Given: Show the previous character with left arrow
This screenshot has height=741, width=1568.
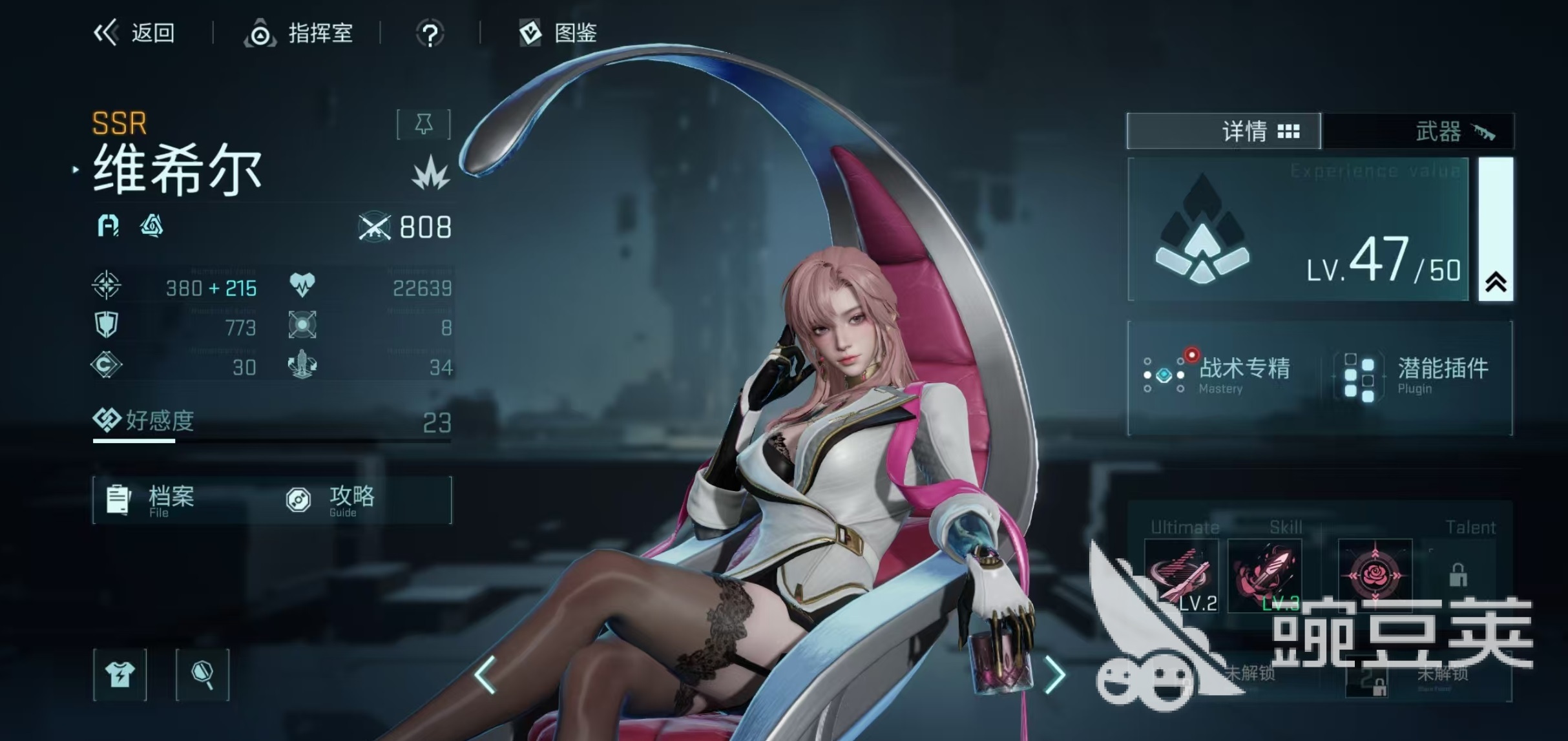Looking at the screenshot, I should coord(485,674).
